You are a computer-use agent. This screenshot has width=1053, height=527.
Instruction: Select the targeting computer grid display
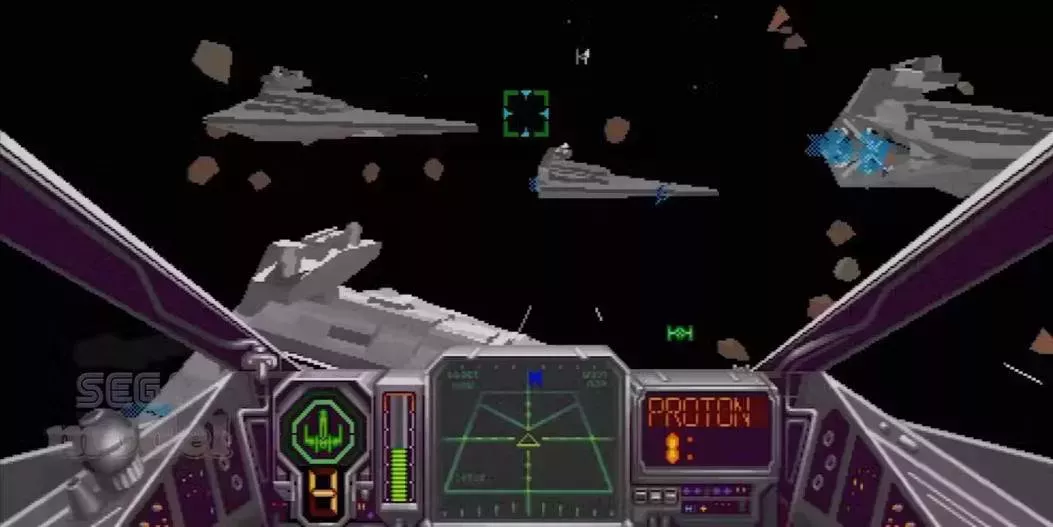coord(527,435)
